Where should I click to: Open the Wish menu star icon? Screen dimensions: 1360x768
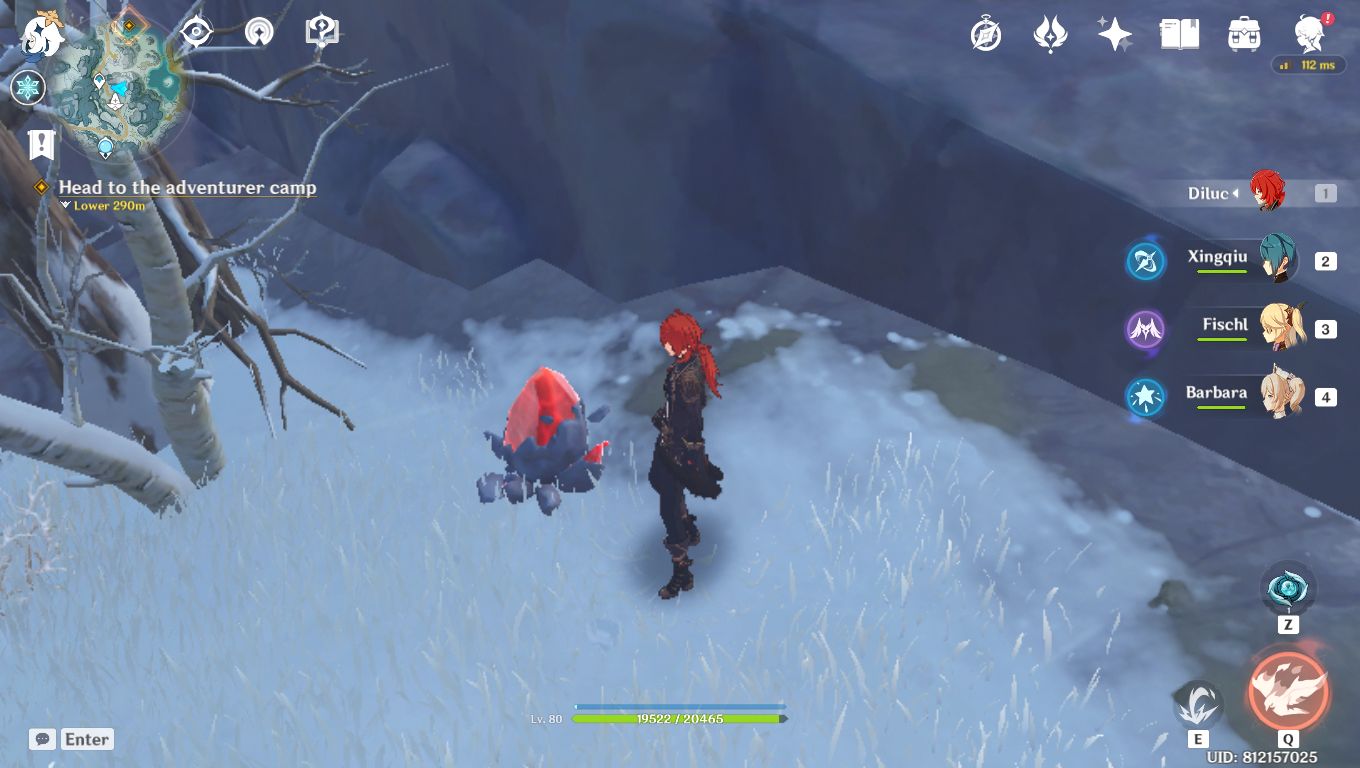coord(1114,33)
